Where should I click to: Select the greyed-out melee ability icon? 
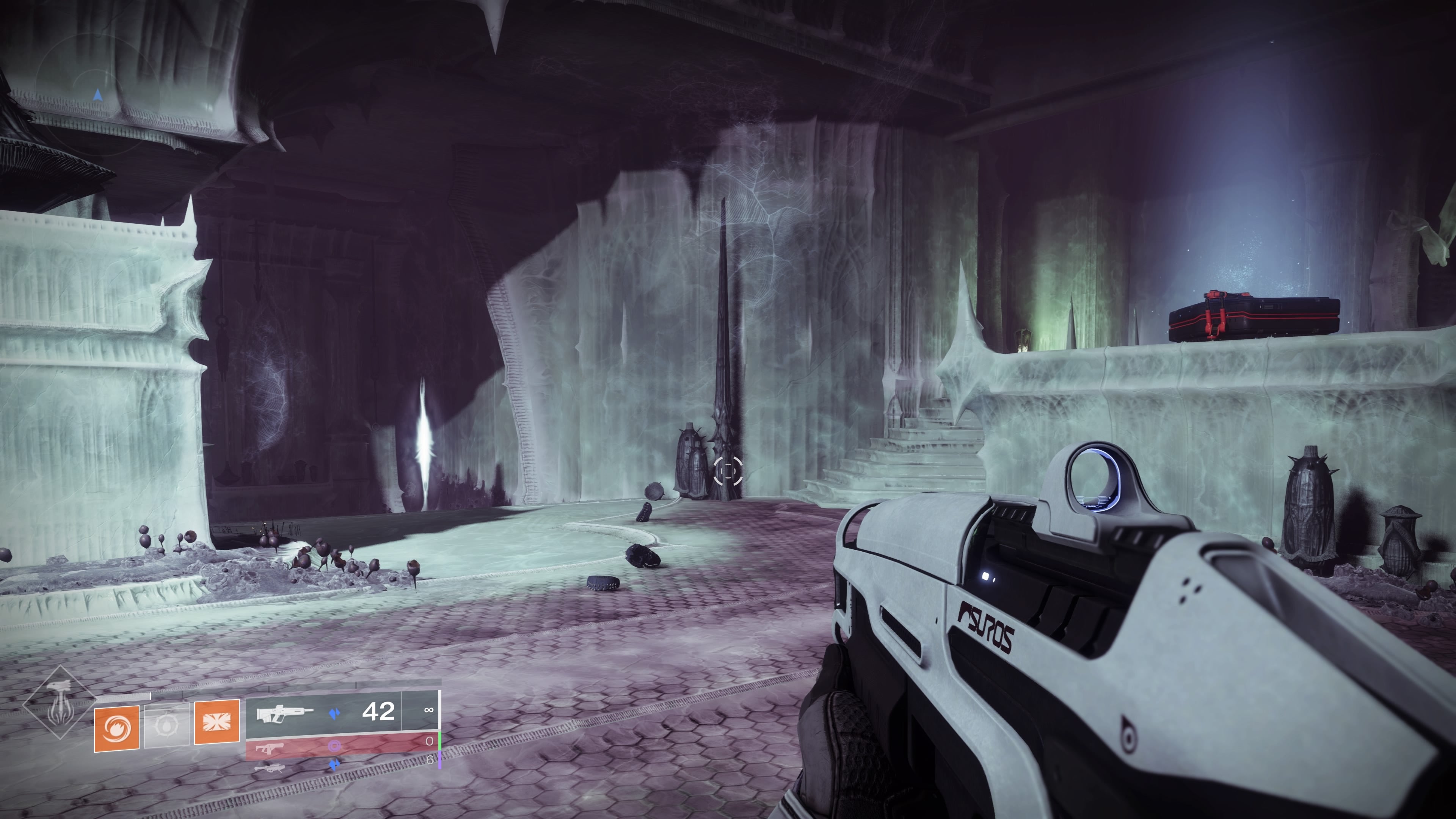(167, 726)
